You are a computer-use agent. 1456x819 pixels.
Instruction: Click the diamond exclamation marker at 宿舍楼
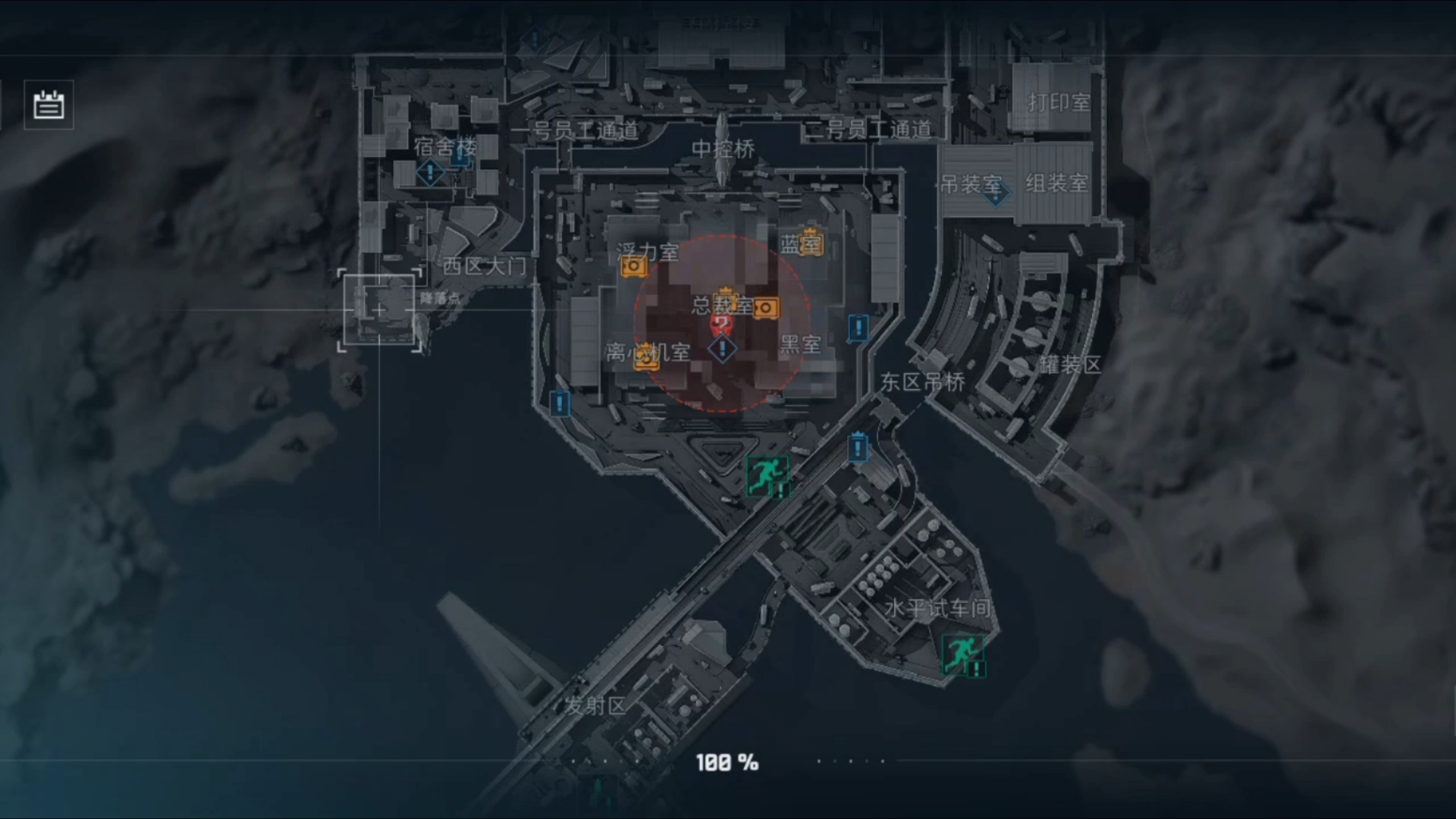coord(430,172)
